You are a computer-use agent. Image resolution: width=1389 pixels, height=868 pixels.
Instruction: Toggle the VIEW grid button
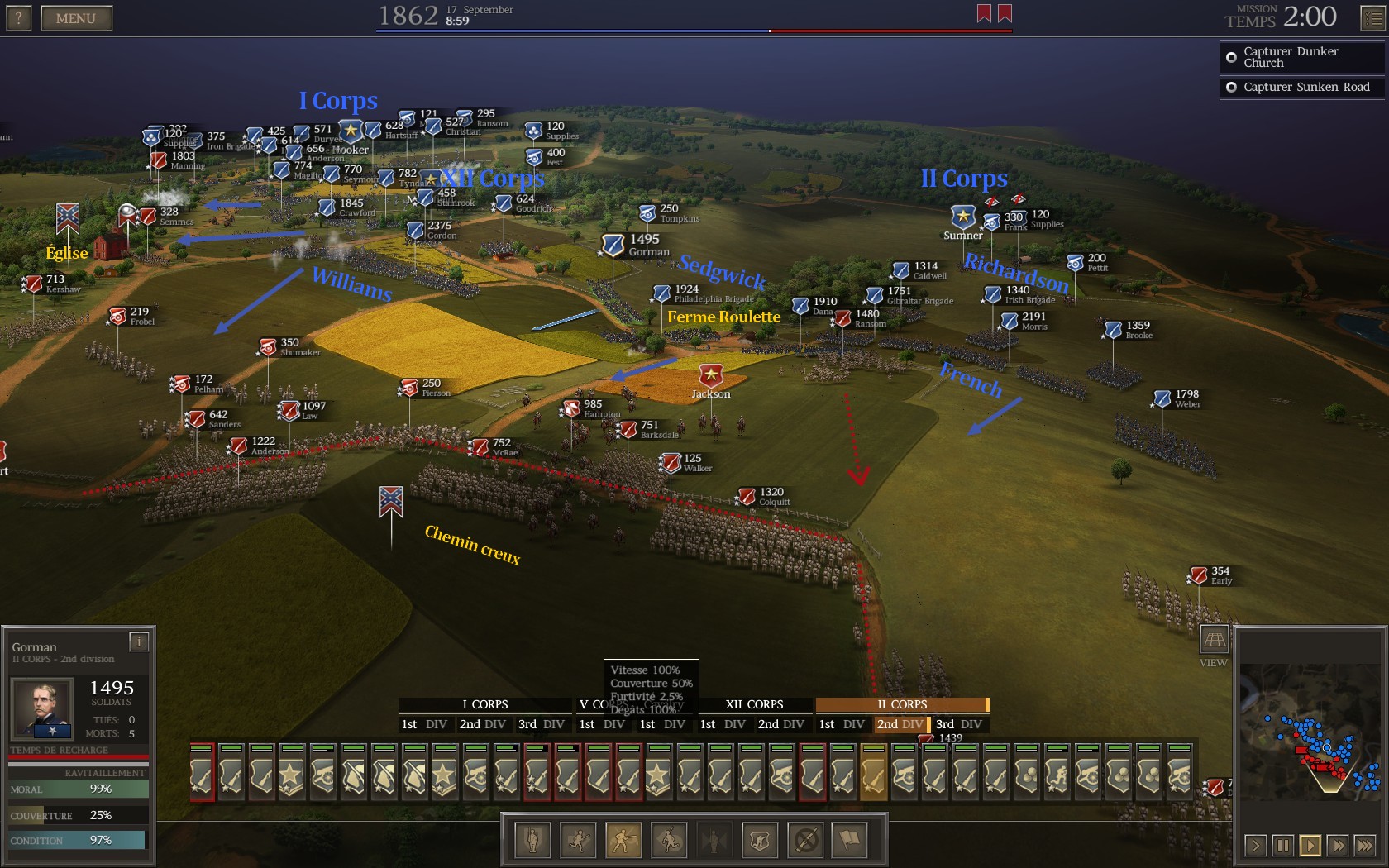(x=1214, y=640)
